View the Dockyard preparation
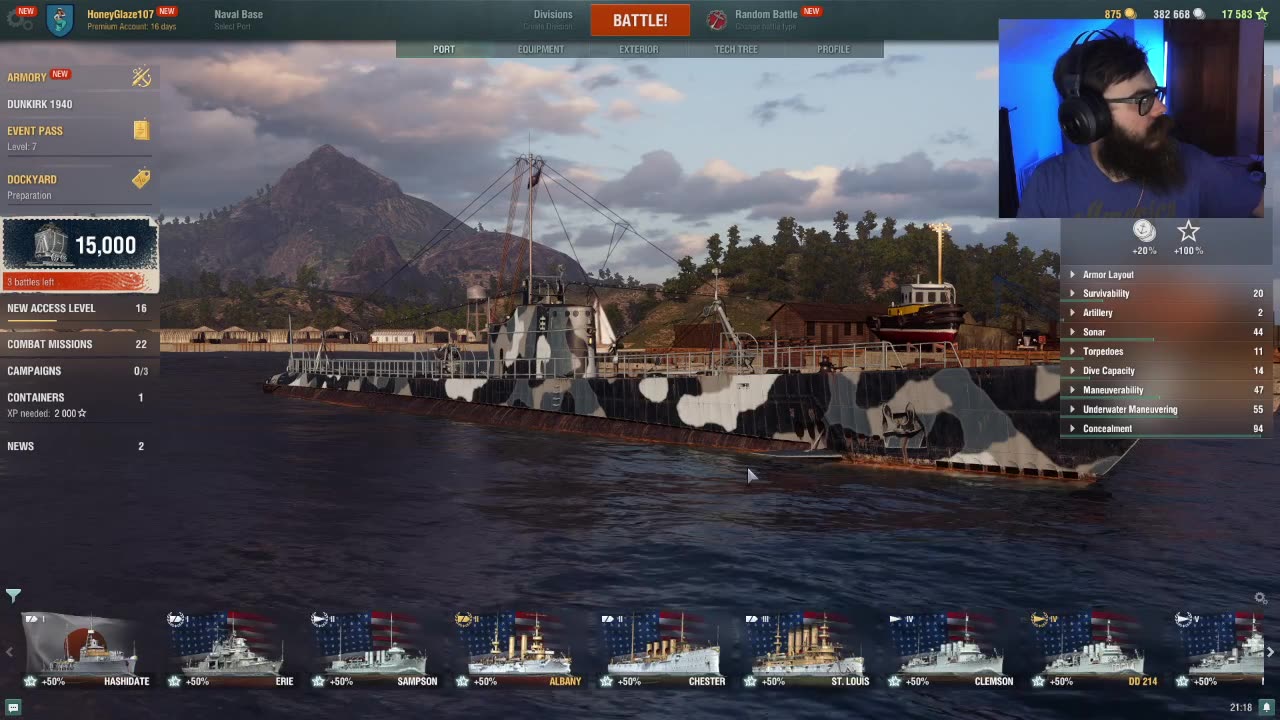 [x=32, y=180]
